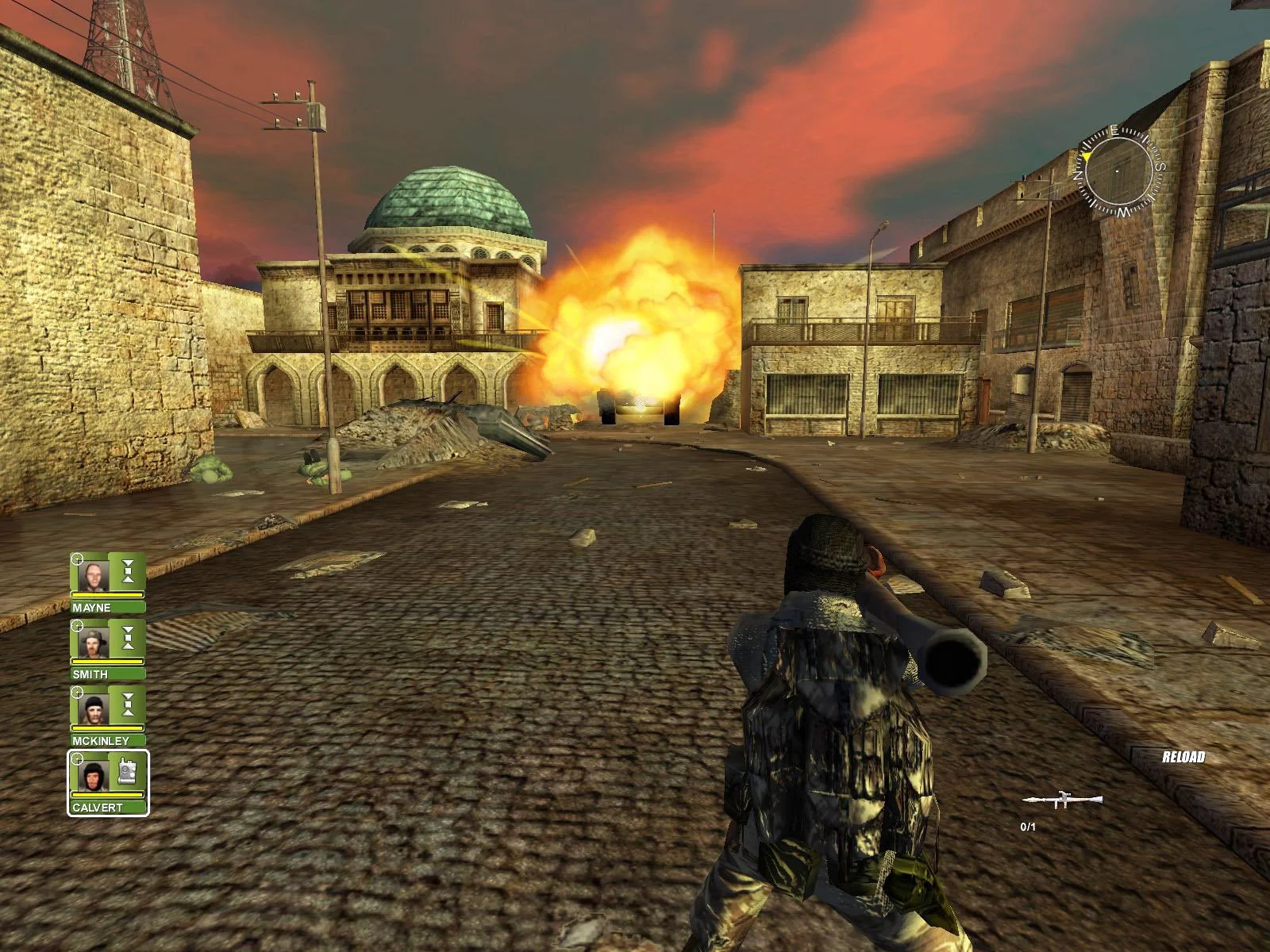The width and height of the screenshot is (1270, 952).
Task: Select squad member Mayne's portrait
Action: 94,573
